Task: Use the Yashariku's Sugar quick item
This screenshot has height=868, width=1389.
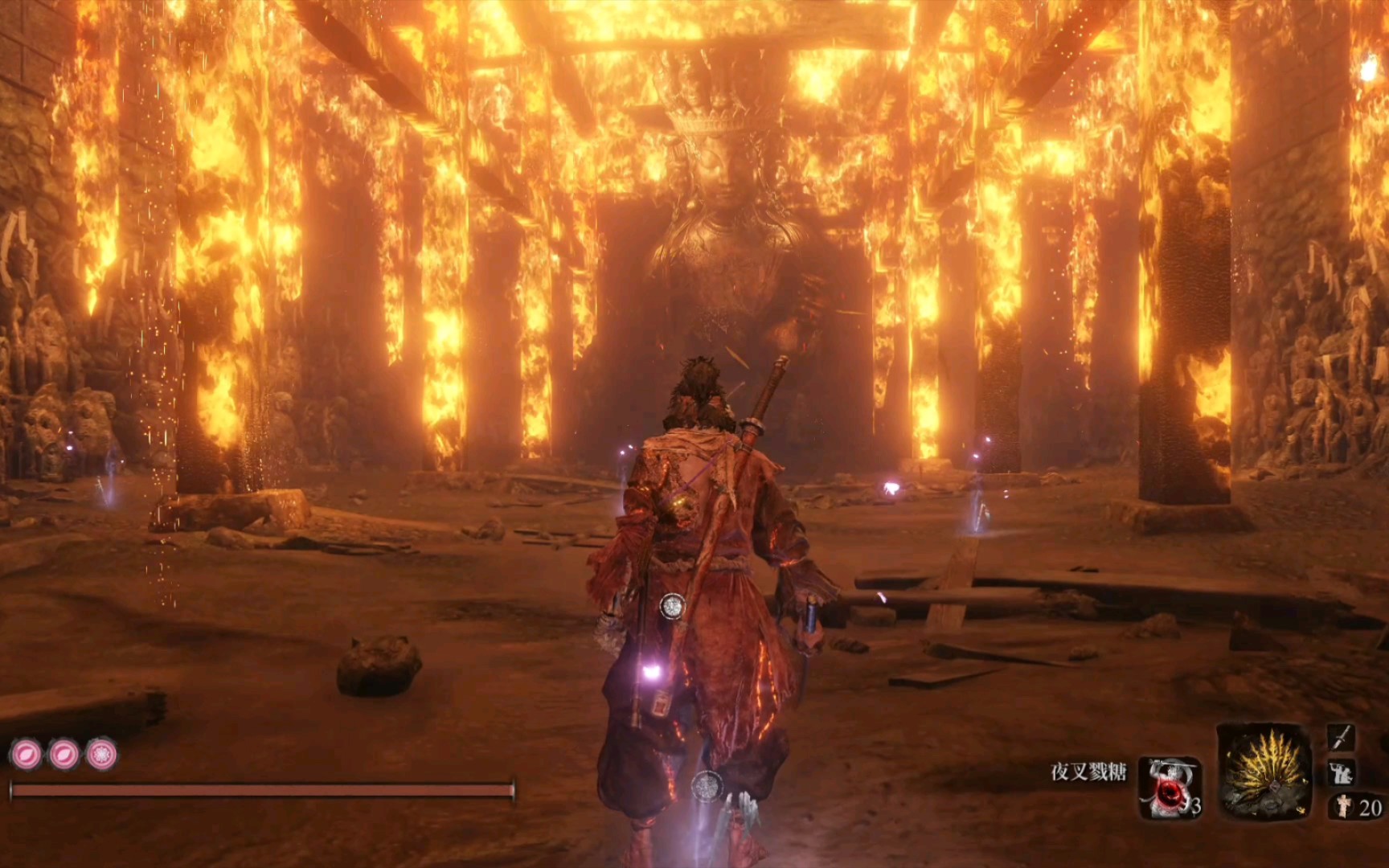Action: [1170, 788]
